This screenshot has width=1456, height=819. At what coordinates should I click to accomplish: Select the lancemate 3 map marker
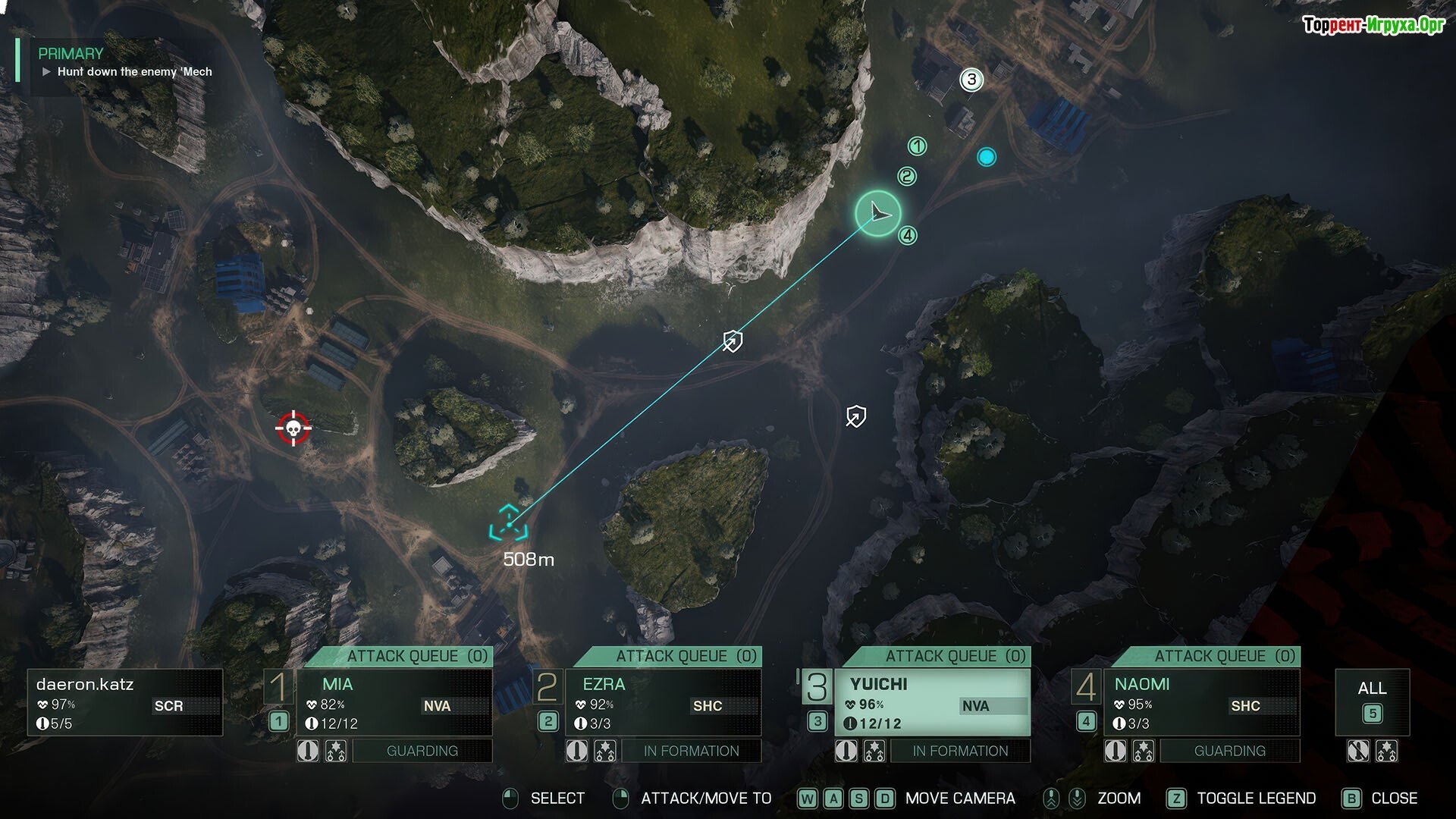point(971,80)
